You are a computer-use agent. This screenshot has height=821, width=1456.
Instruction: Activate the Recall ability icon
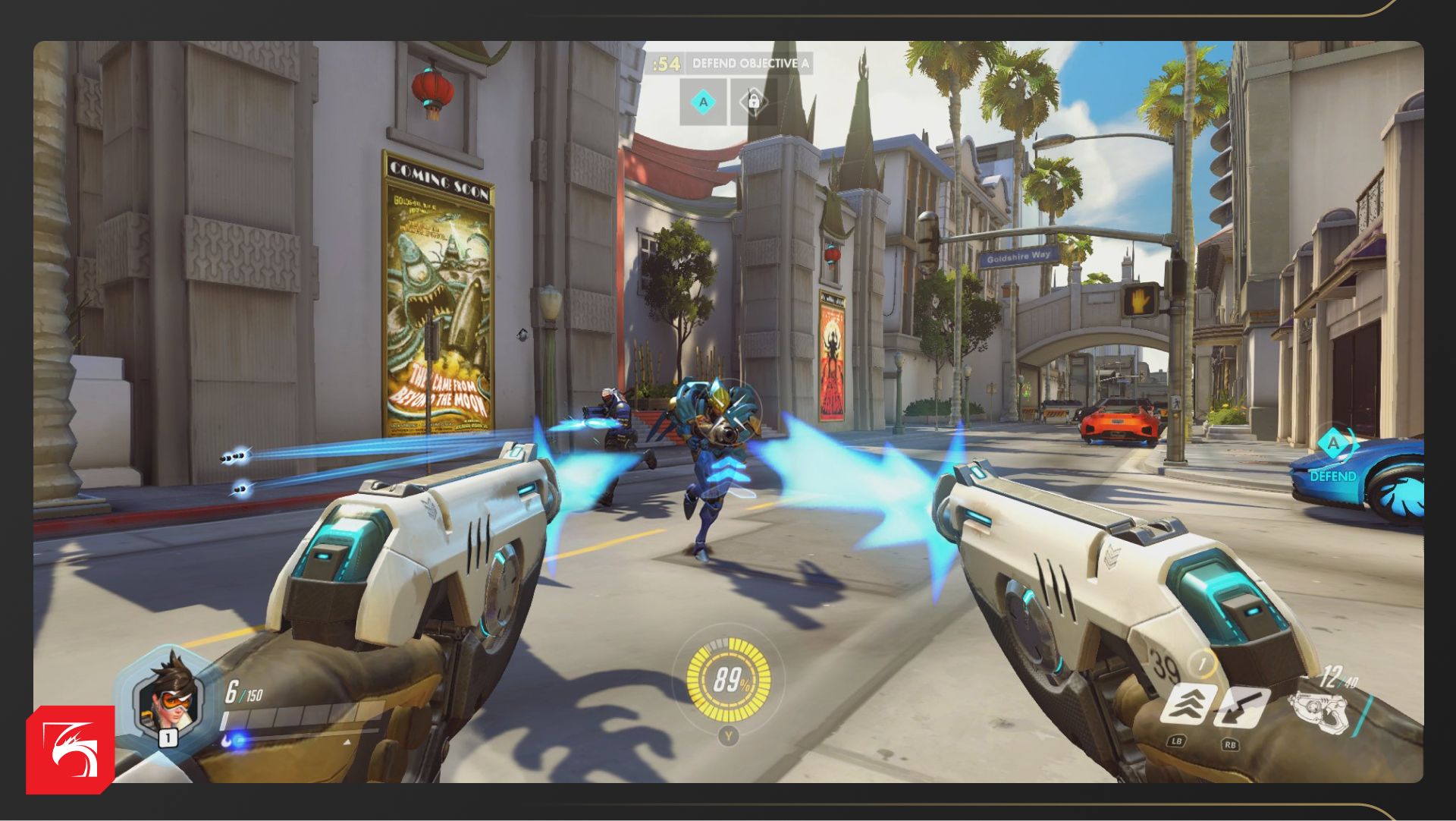click(1241, 707)
